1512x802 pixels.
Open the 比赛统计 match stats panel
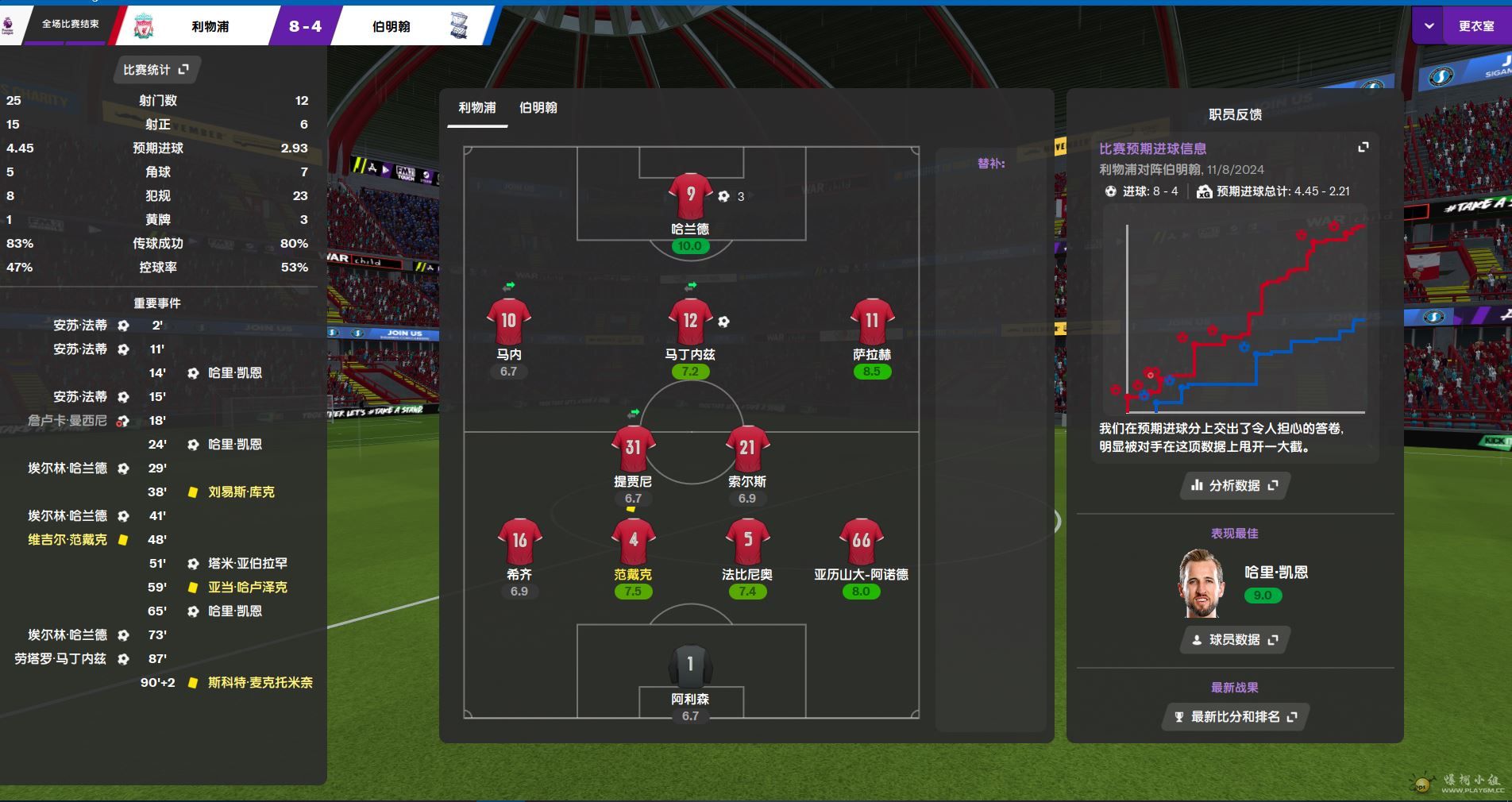click(156, 70)
